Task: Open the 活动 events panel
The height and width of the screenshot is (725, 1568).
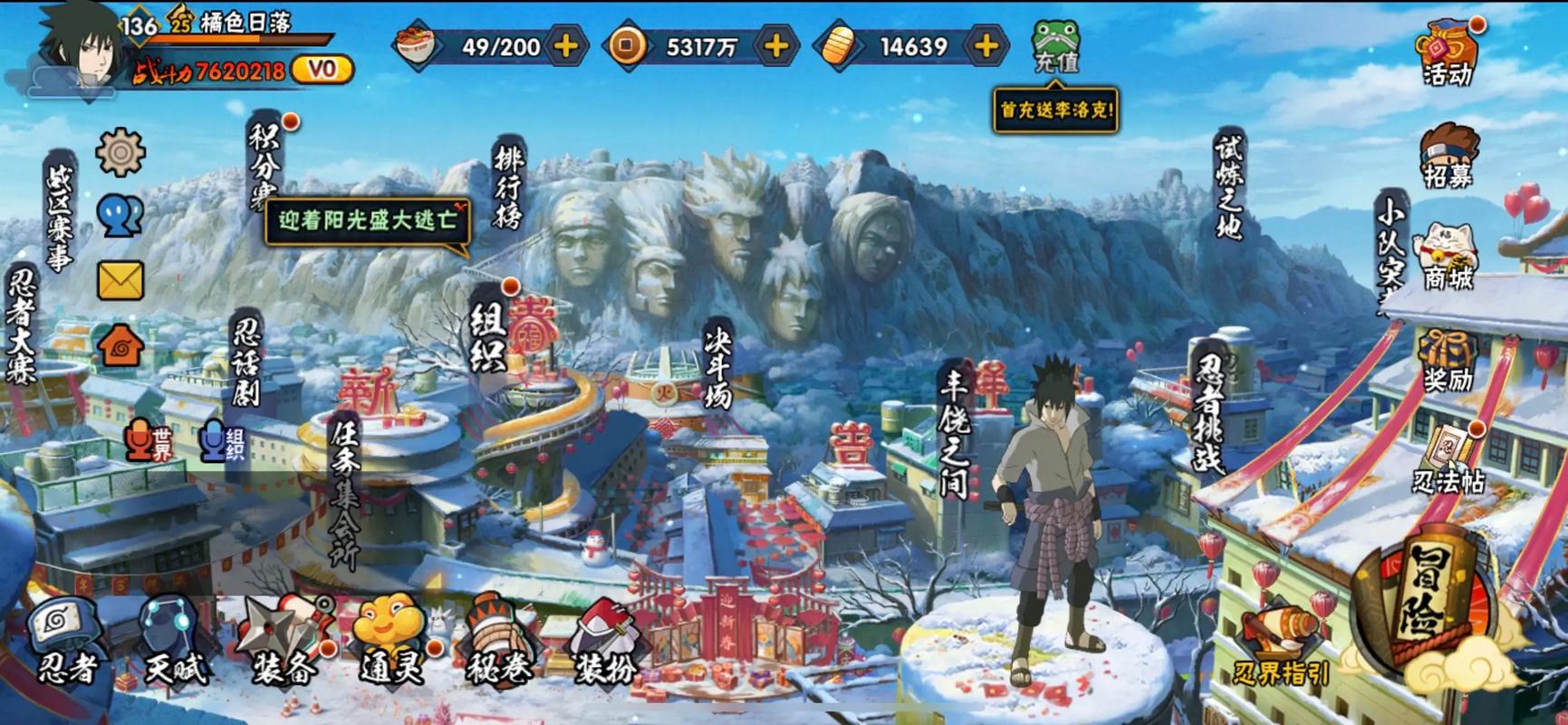Action: coord(1448,53)
